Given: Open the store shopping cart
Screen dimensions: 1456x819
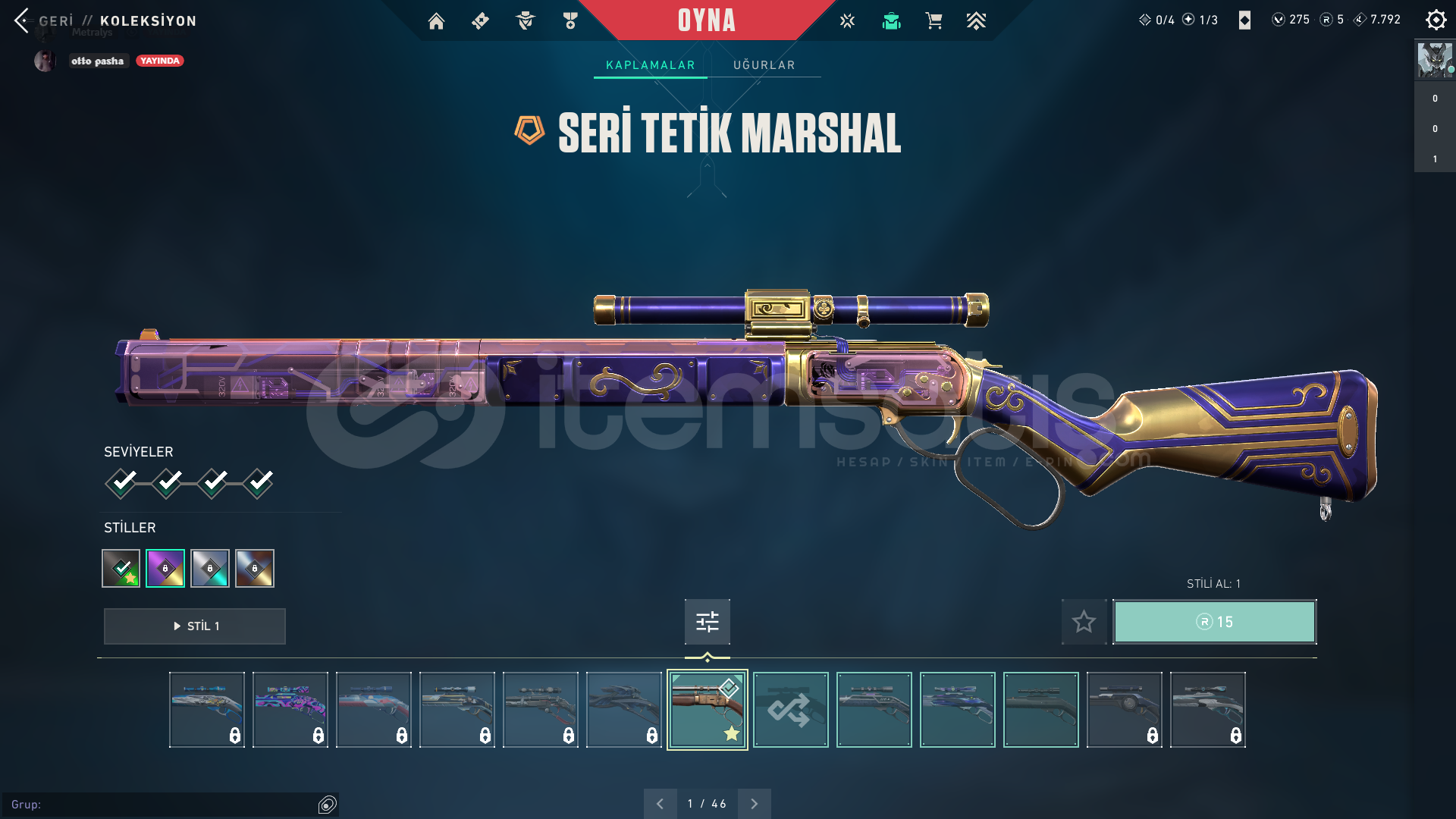Looking at the screenshot, I should [934, 21].
